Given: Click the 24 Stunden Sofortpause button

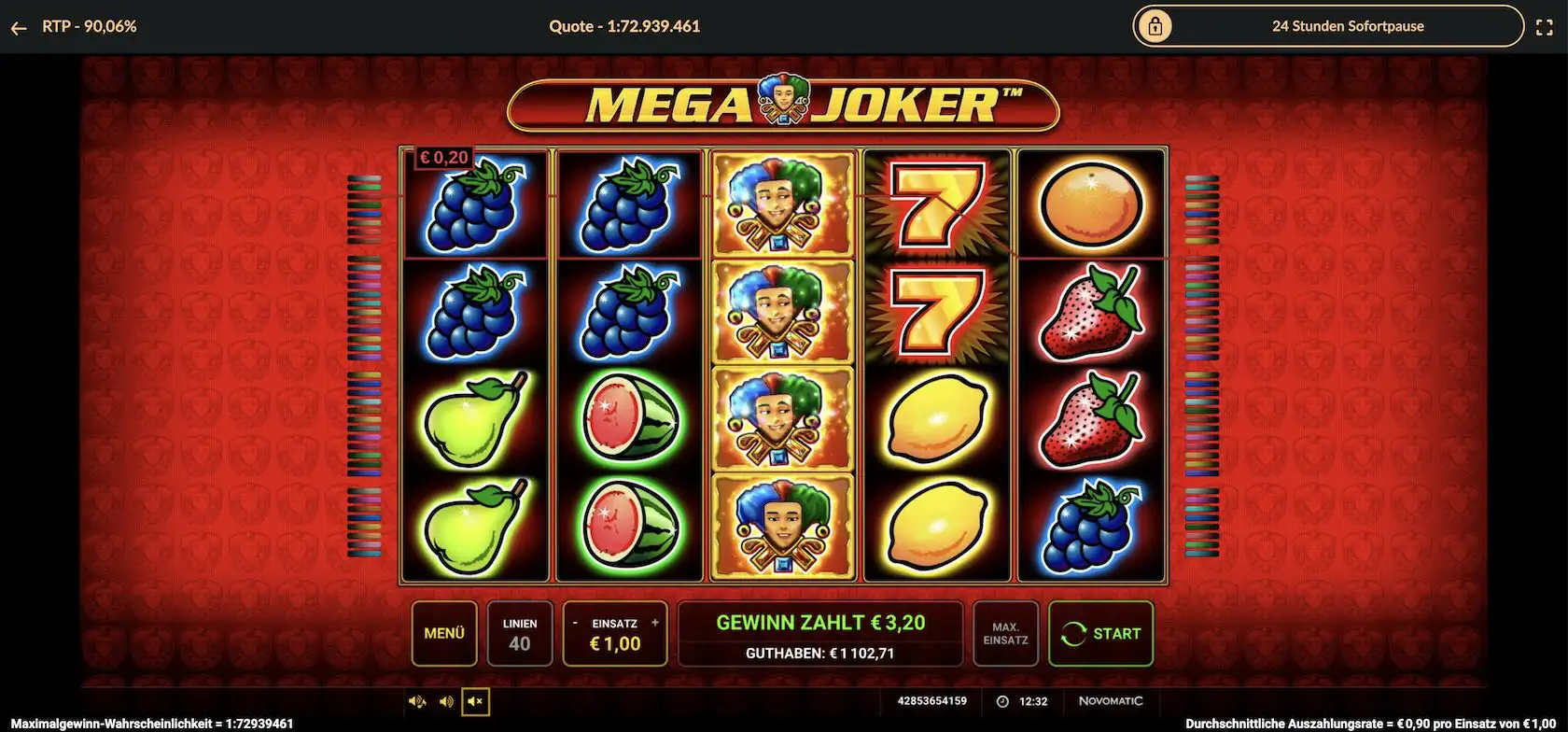Looking at the screenshot, I should point(1348,26).
